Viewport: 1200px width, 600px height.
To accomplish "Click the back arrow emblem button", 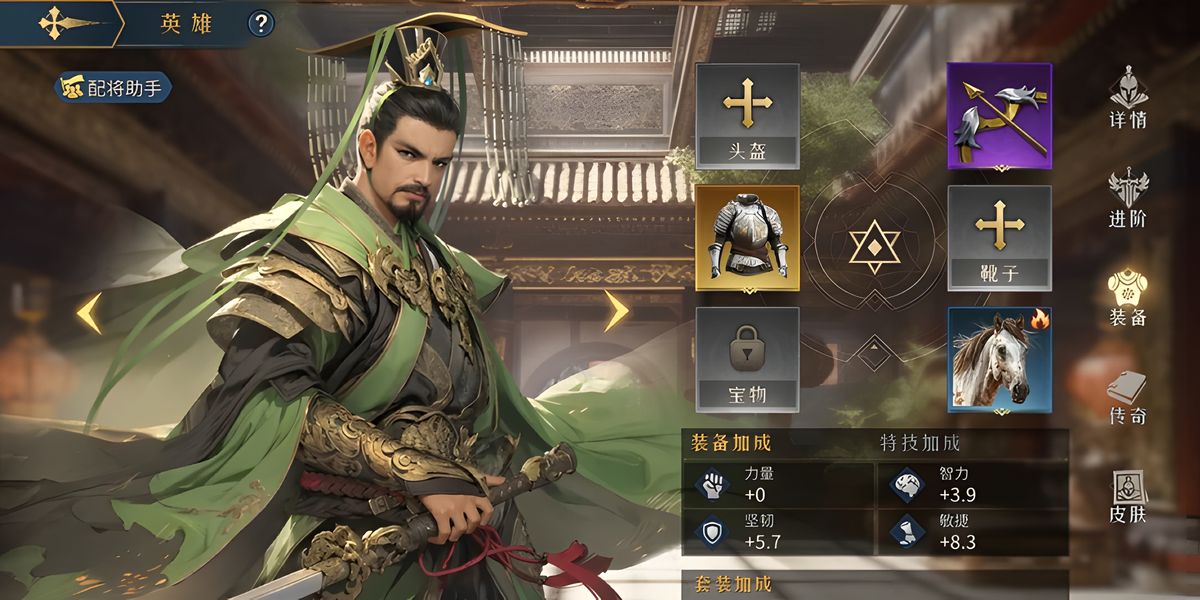I will tap(51, 23).
